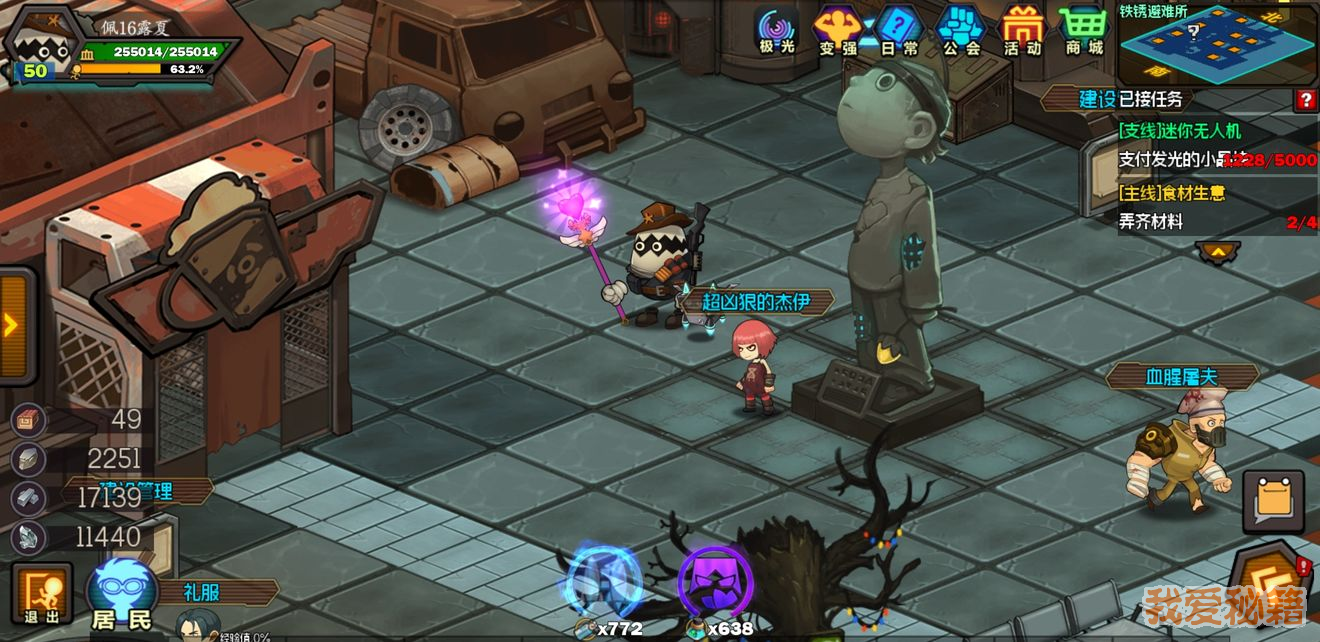
Task: Expand the left side panel arrow
Action: (13, 325)
